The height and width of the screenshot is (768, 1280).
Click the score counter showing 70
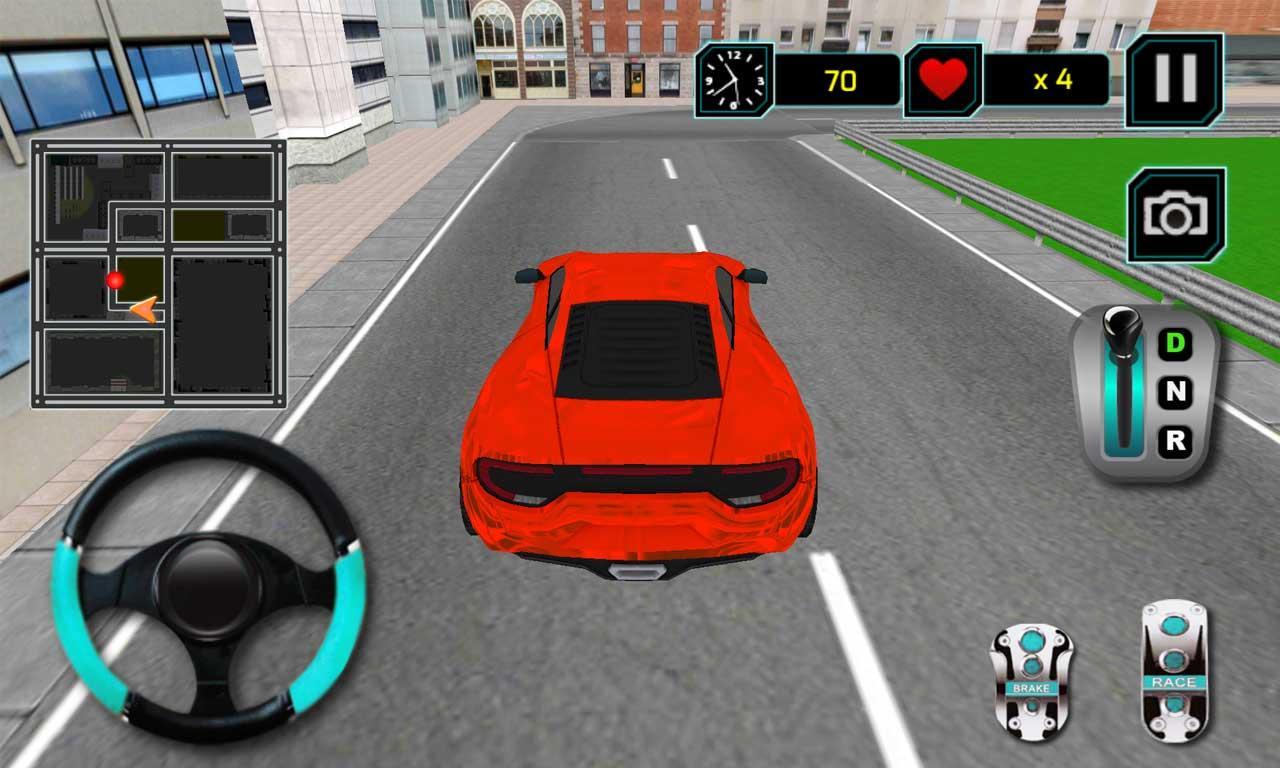(840, 78)
